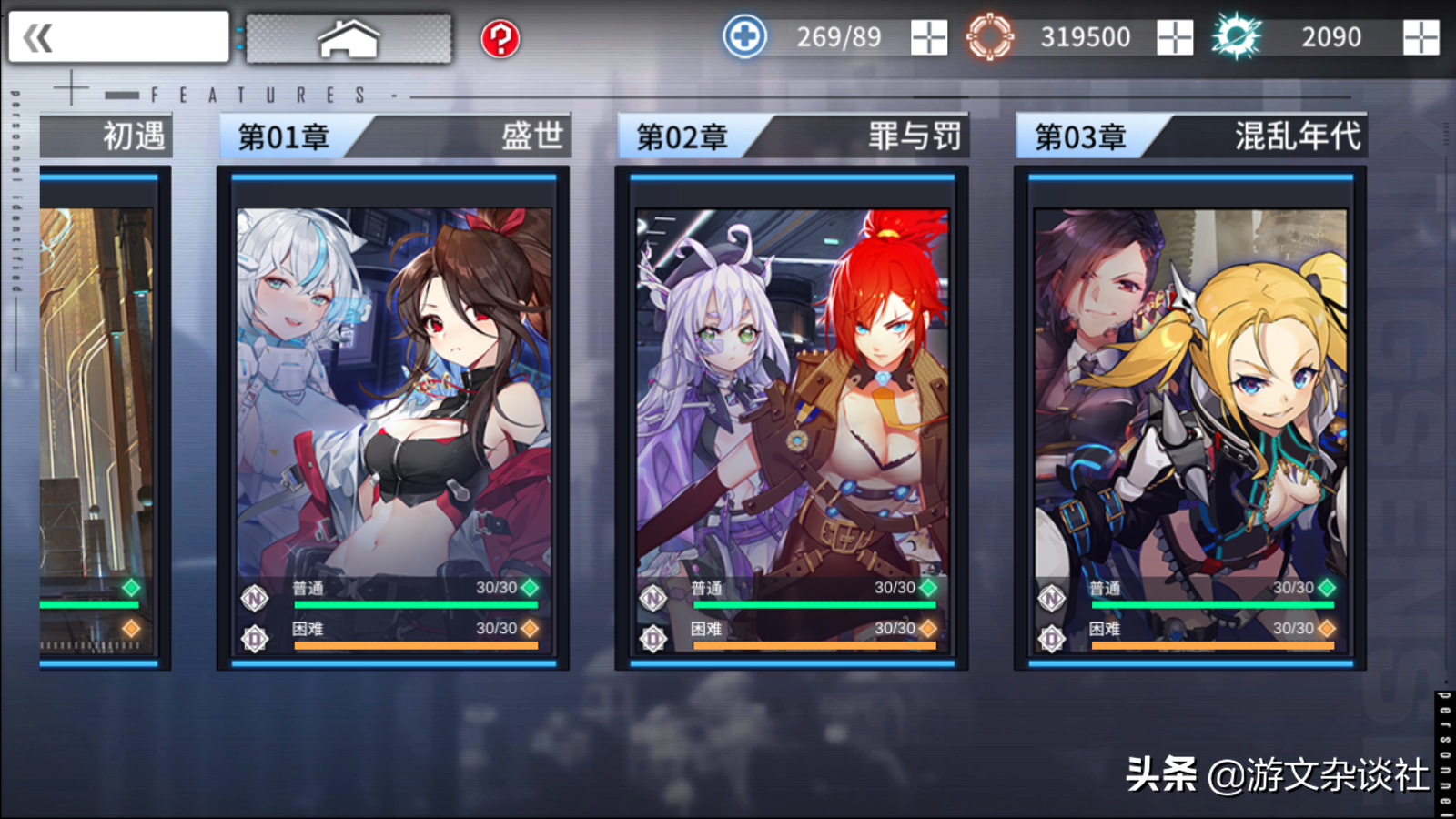Switch to the 第02章 罪与罚 chapter tab
The image size is (1456, 819).
[792, 136]
